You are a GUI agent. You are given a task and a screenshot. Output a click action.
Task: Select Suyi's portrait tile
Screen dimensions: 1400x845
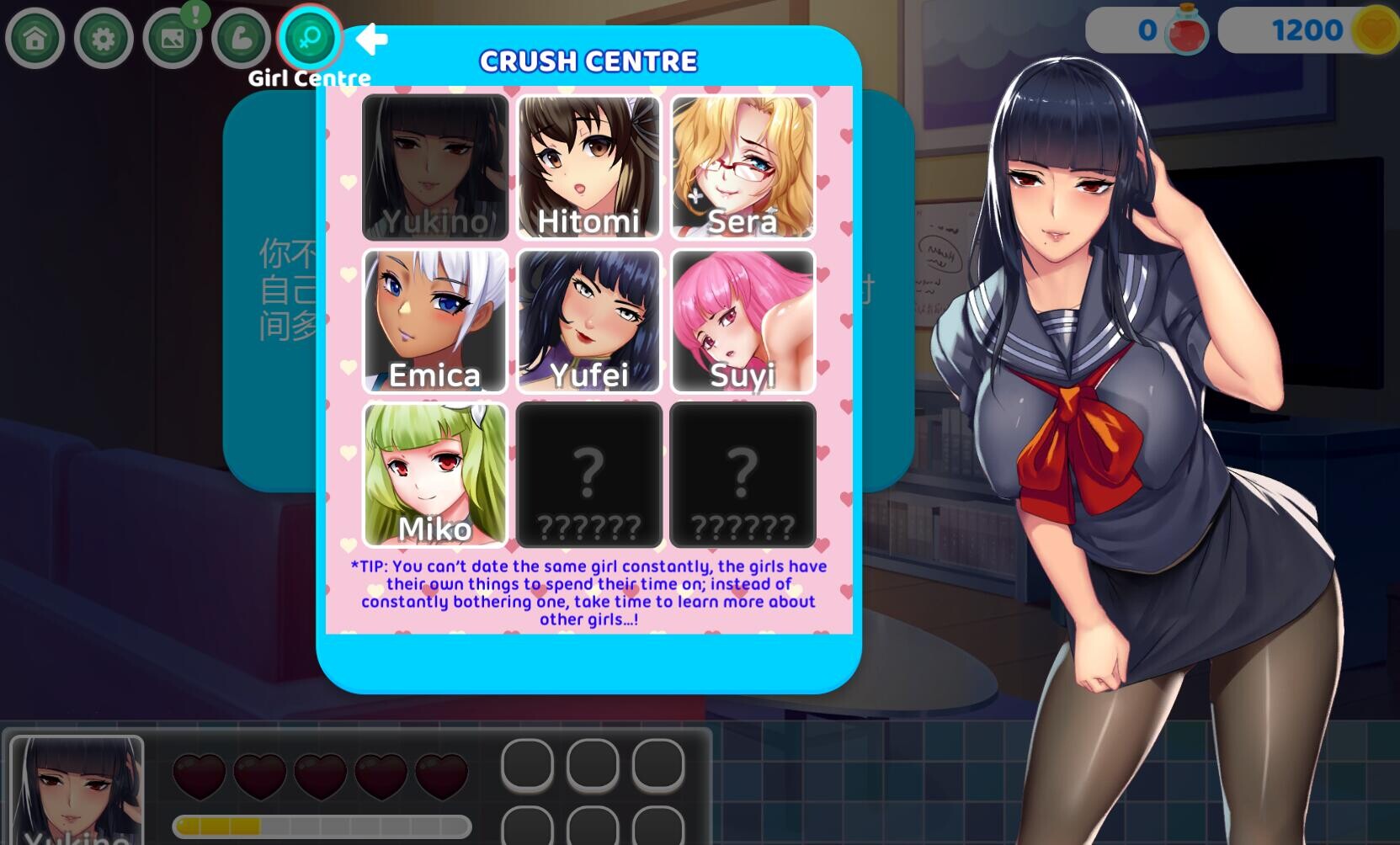(x=743, y=321)
